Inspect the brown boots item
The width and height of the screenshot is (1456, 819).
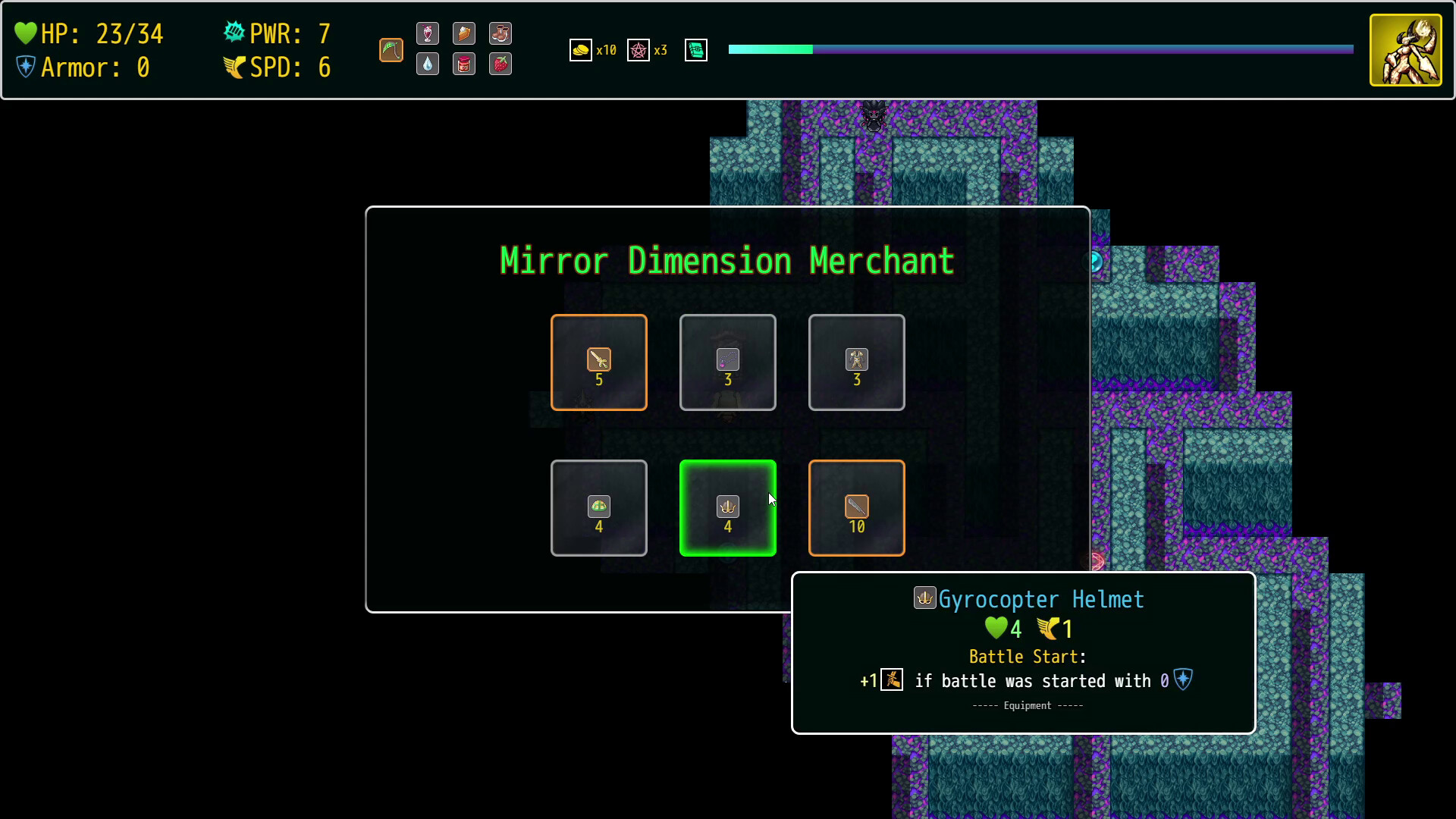500,33
